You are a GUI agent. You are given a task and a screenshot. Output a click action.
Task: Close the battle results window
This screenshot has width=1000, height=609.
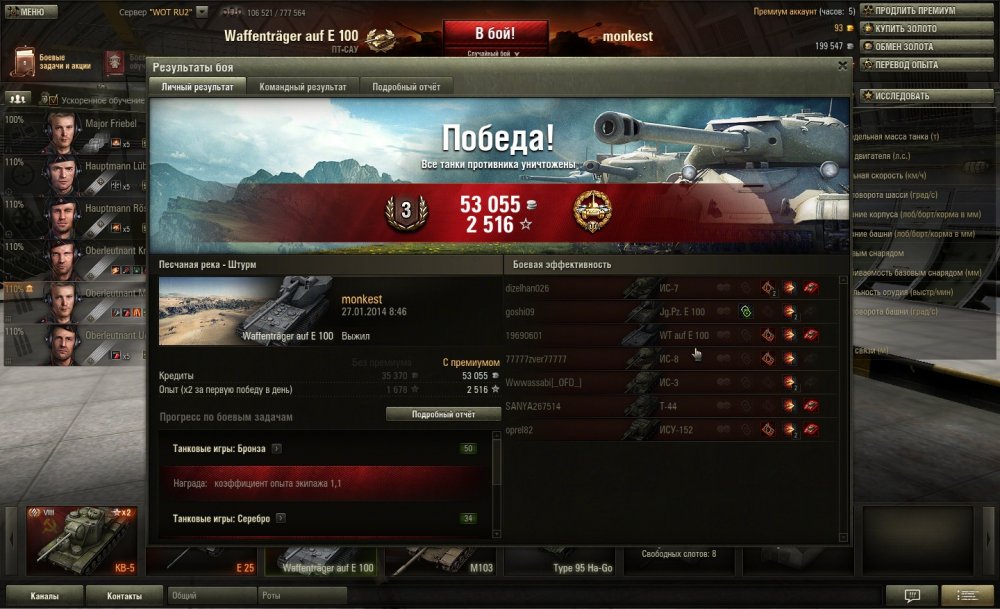pyautogui.click(x=842, y=66)
